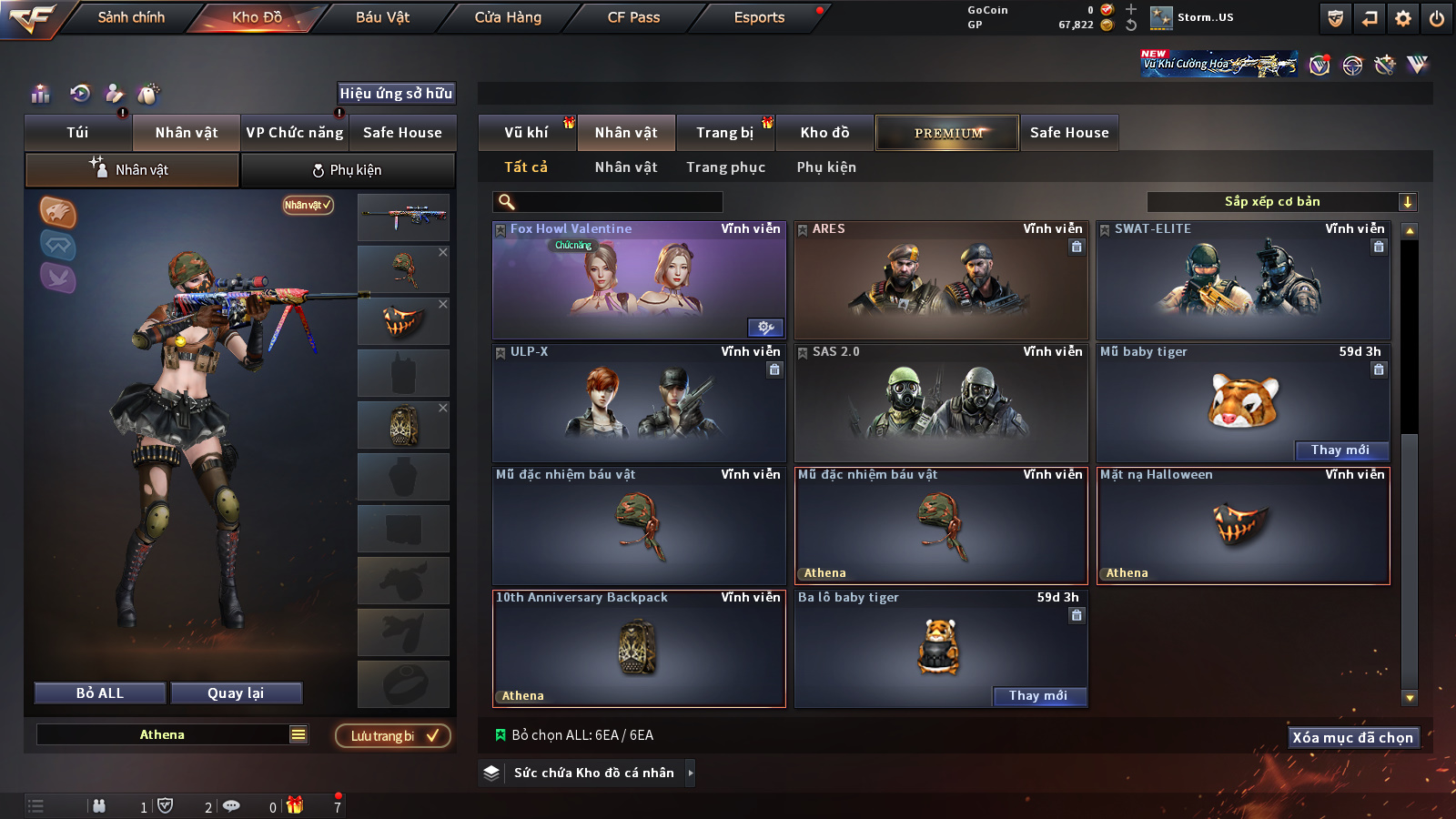The image size is (1456, 819).
Task: Save the loadout with Lưu trang bị
Action: [393, 736]
